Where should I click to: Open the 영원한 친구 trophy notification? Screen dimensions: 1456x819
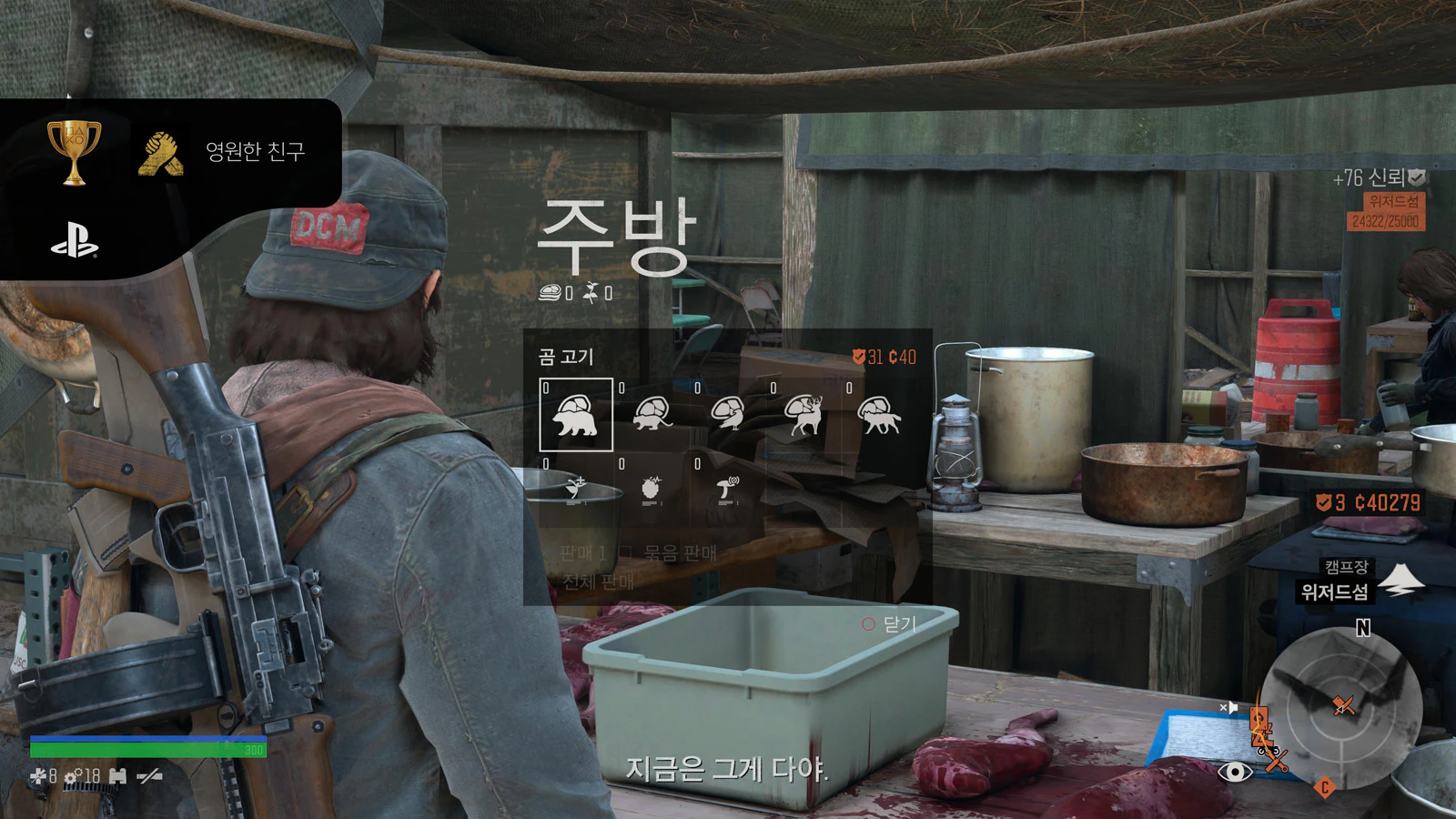pyautogui.click(x=182, y=152)
